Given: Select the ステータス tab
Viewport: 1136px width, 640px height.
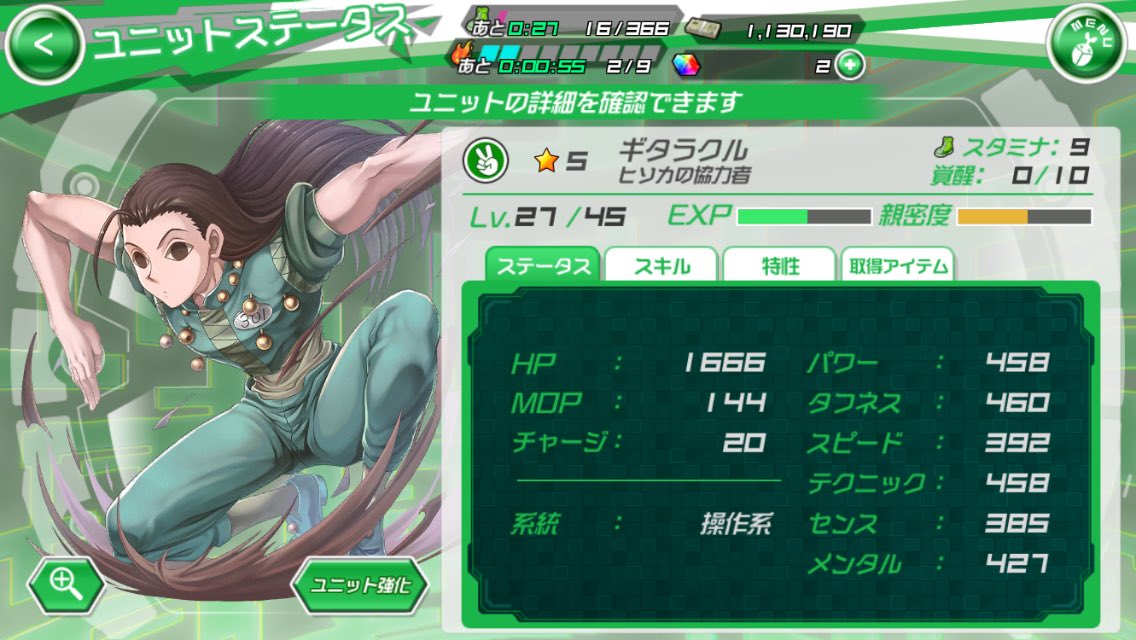Looking at the screenshot, I should click(543, 265).
